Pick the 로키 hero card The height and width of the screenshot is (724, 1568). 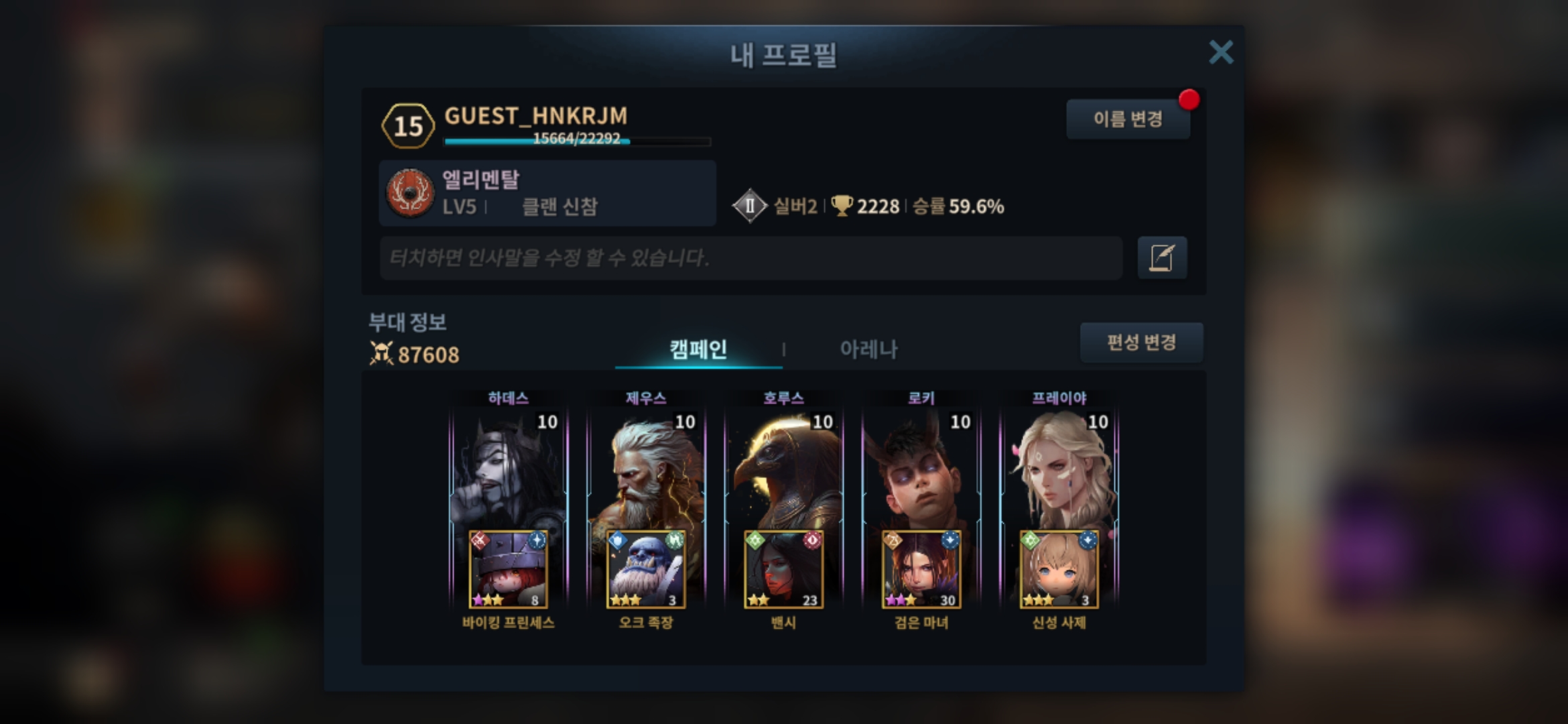click(921, 469)
